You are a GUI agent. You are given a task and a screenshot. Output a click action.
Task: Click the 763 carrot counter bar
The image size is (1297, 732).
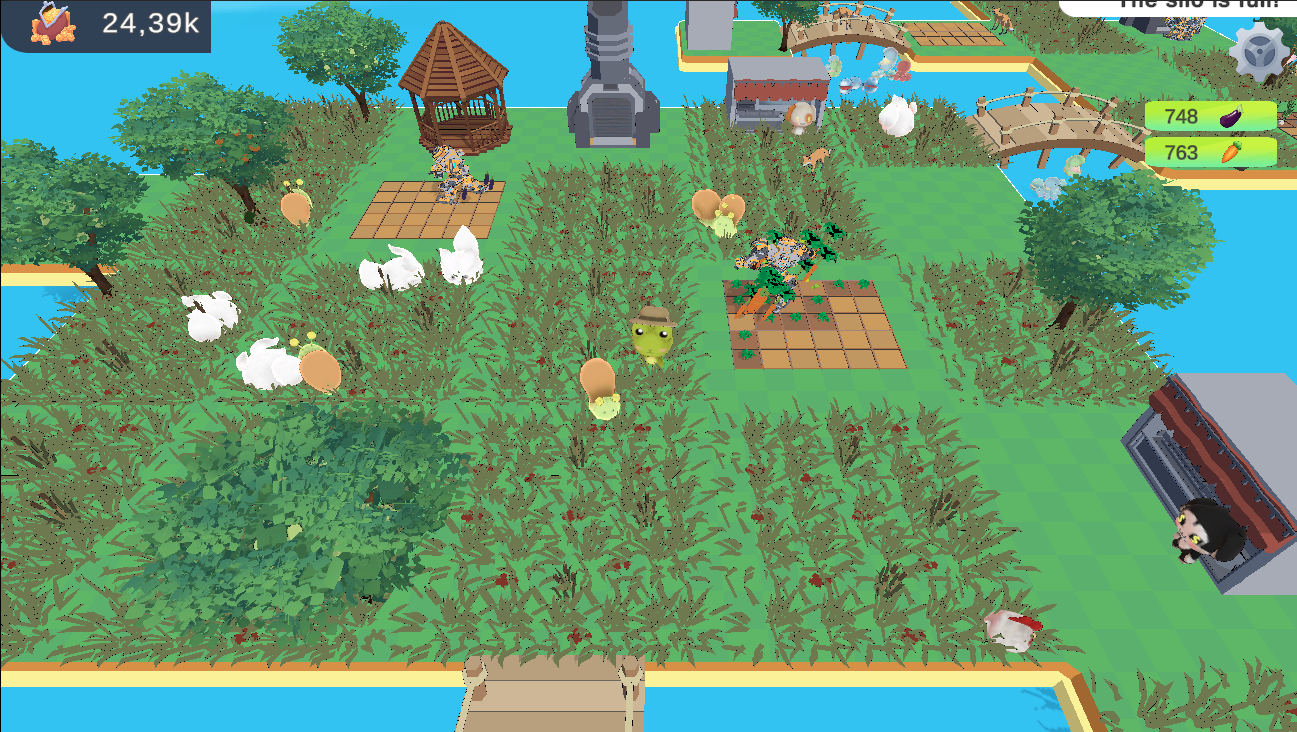tap(1200, 153)
